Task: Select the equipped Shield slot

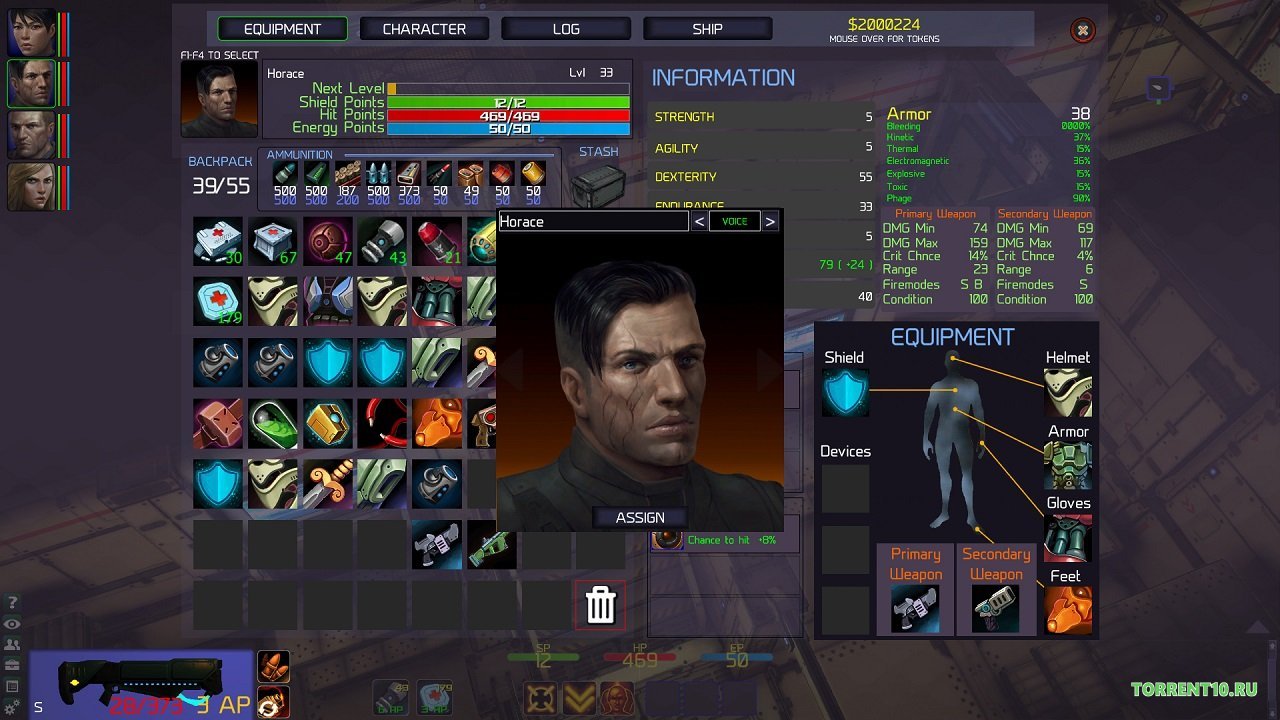Action: [x=845, y=392]
